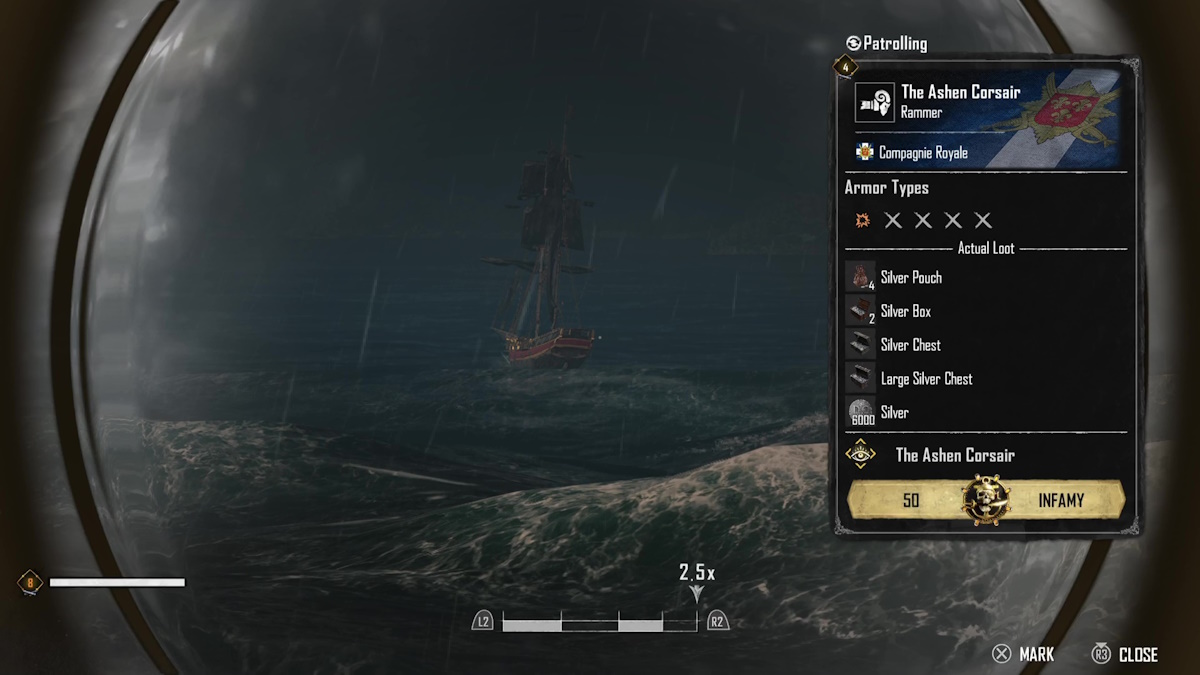Screen dimensions: 1200x675
Task: Select the Silver Pouch loot entry
Action: point(910,277)
